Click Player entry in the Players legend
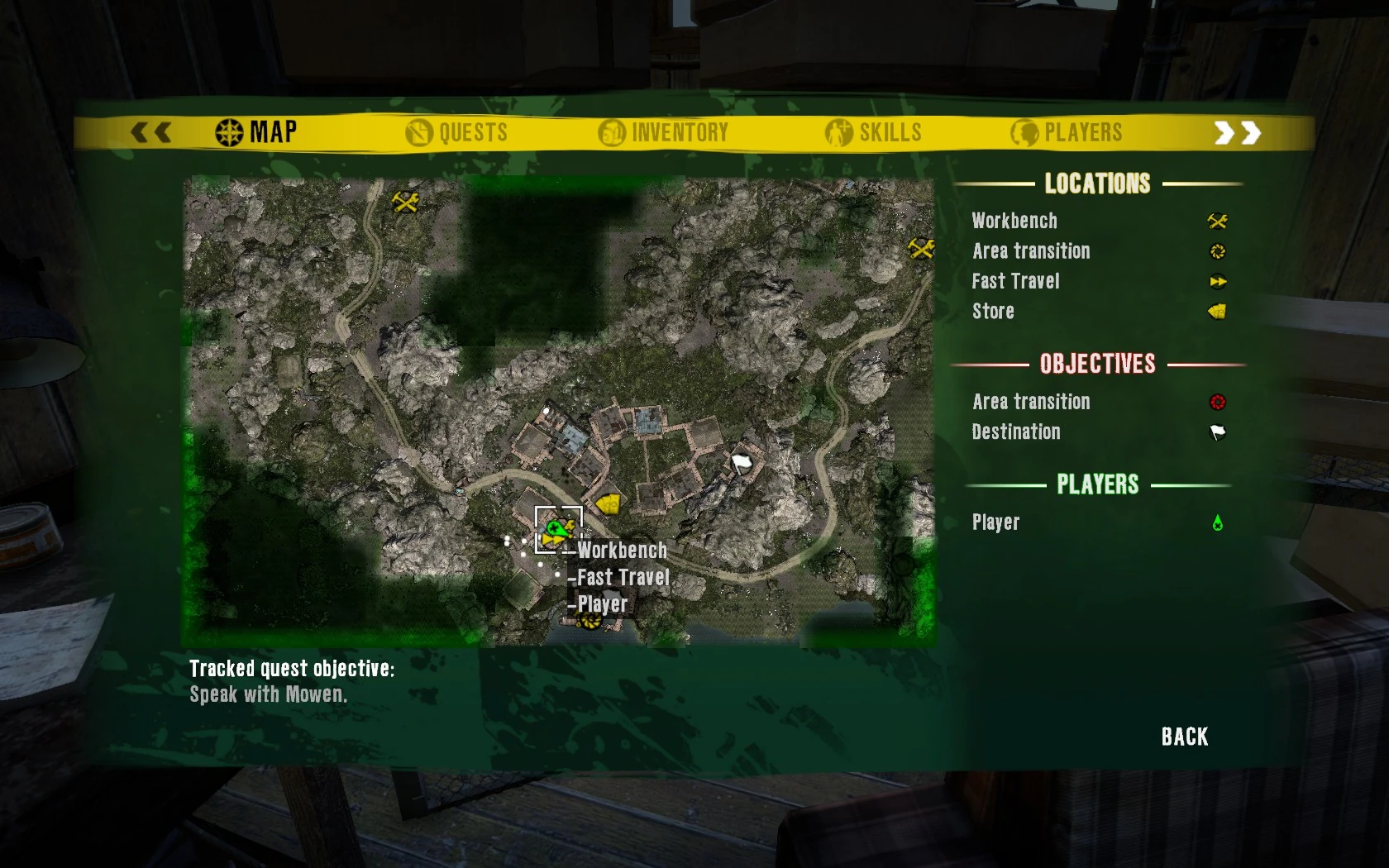 point(995,522)
